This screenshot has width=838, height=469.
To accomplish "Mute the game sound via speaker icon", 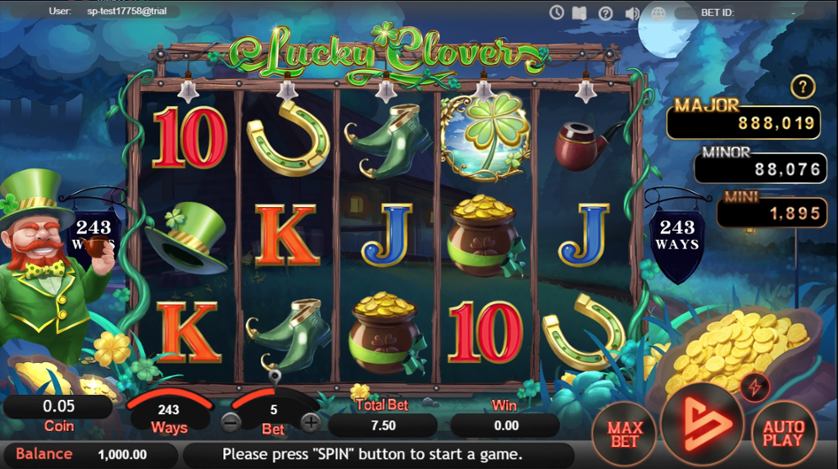I will pyautogui.click(x=632, y=13).
